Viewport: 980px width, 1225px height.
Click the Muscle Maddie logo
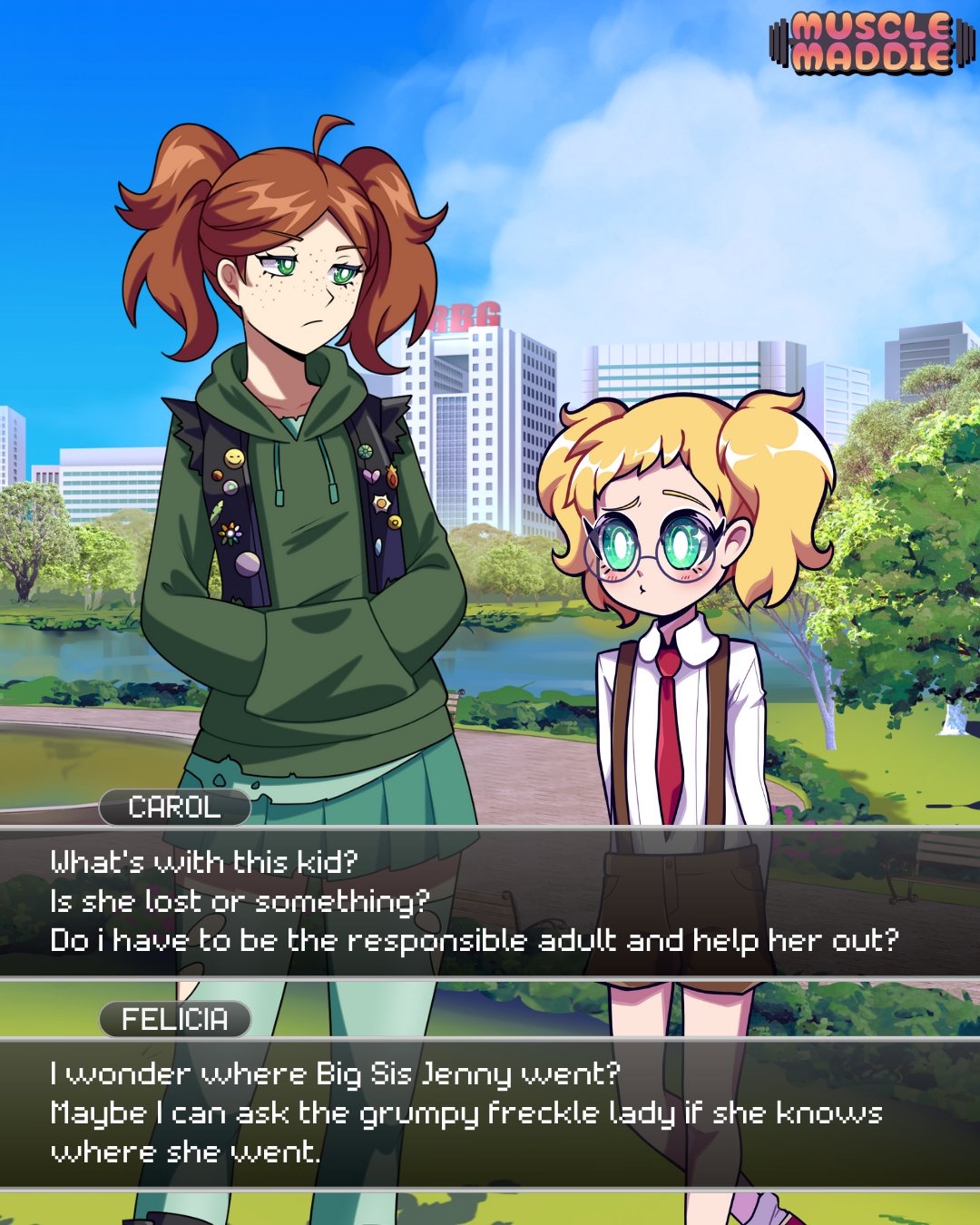(872, 43)
